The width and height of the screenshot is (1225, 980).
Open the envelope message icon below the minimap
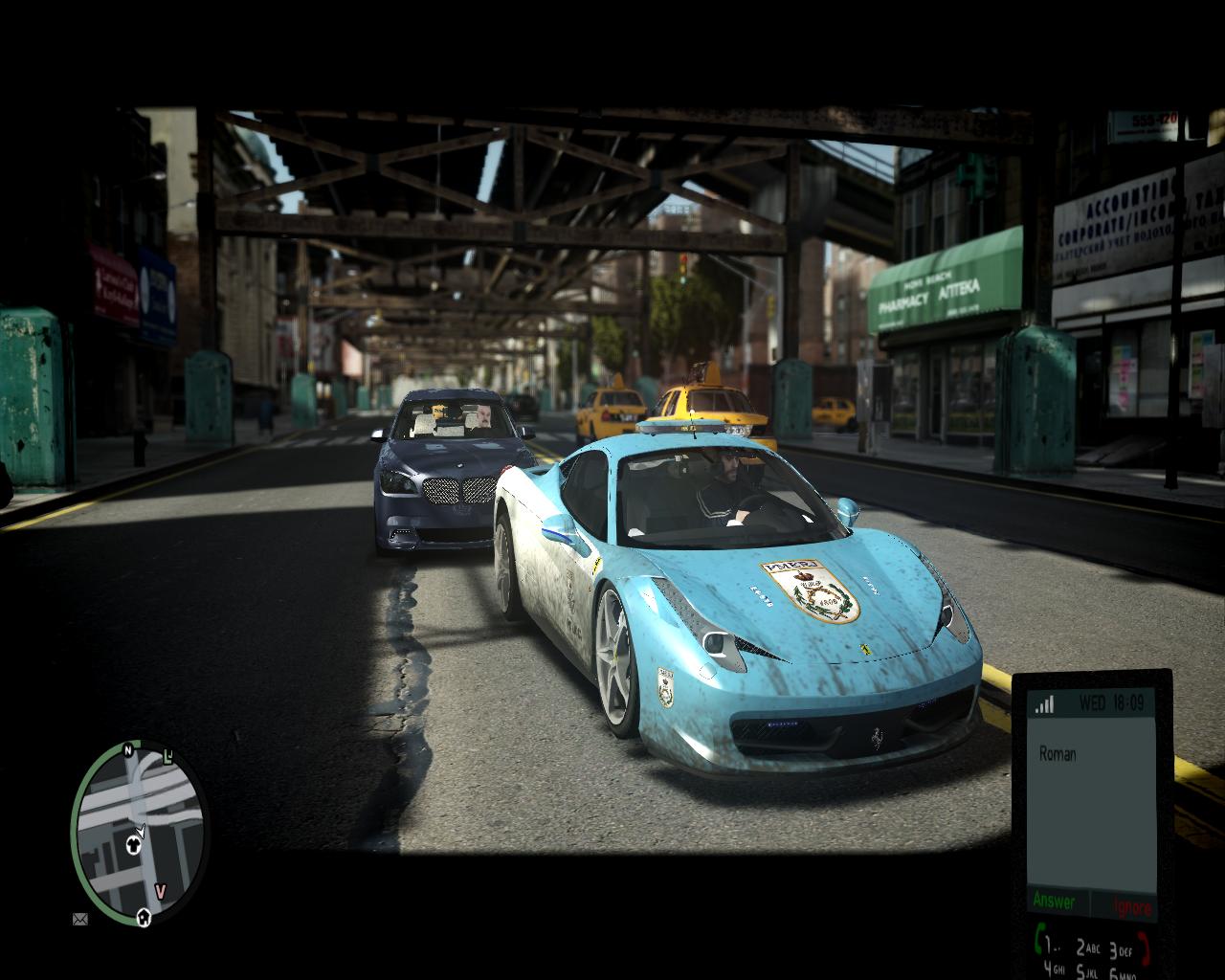(x=79, y=920)
